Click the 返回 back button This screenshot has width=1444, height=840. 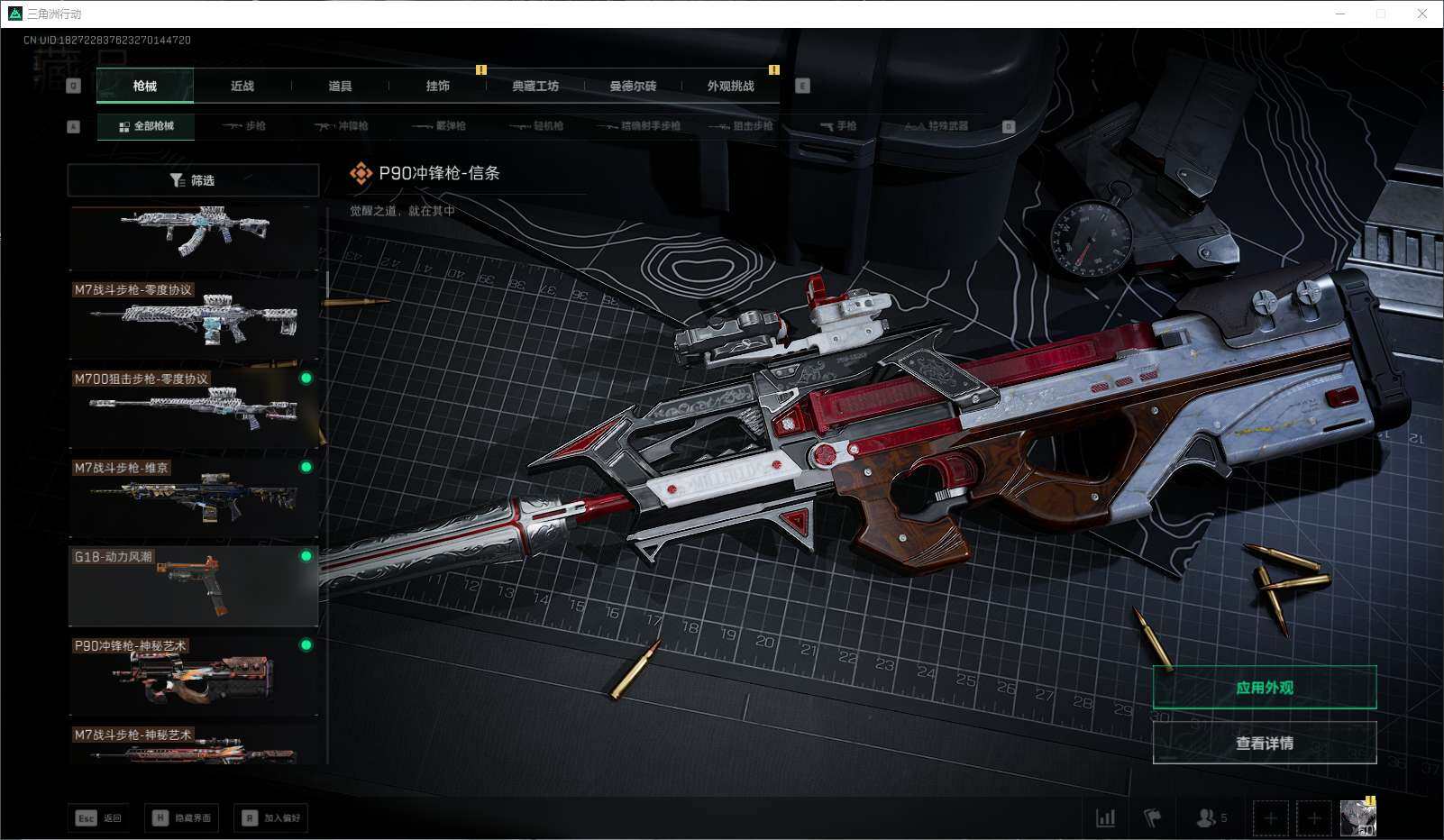click(x=98, y=818)
